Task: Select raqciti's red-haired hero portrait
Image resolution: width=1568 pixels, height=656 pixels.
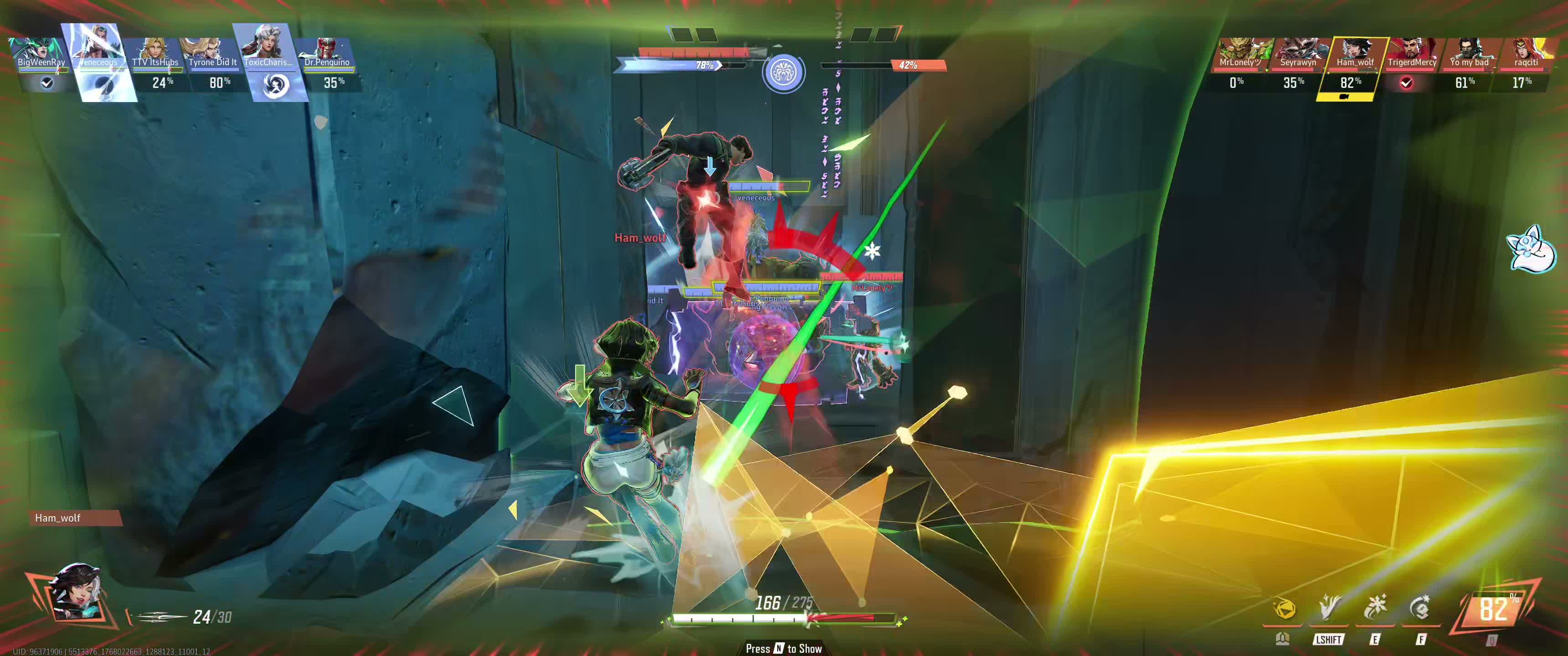Action: [x=1526, y=52]
